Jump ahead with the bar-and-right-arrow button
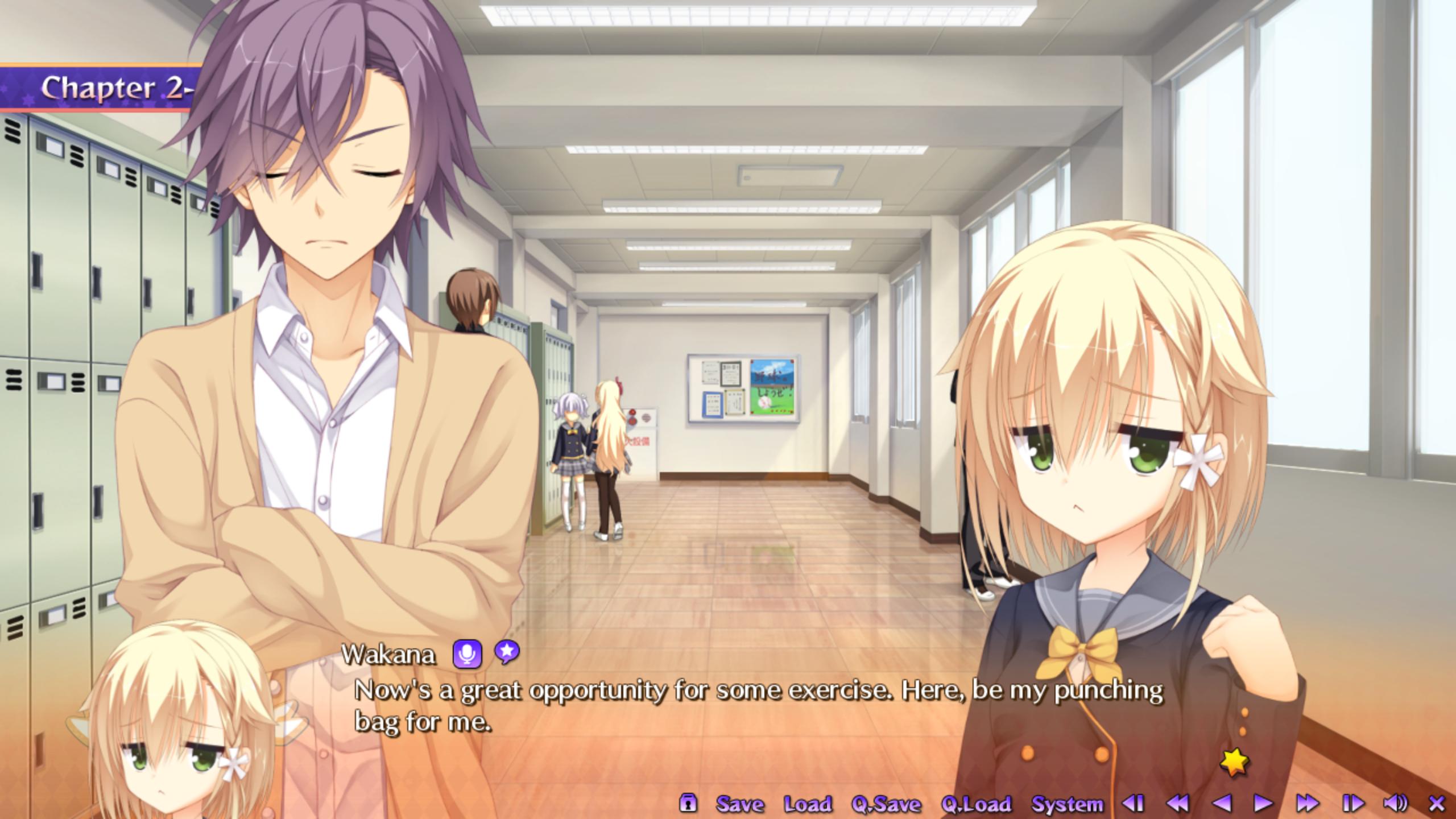1456x819 pixels. (x=1353, y=803)
